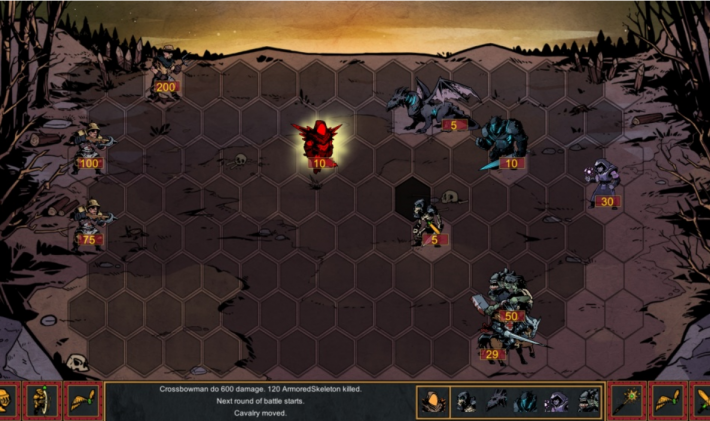Viewport: 710px width, 421px height.
Task: Choose the dragon portrait in the turn queue
Action: [497, 402]
